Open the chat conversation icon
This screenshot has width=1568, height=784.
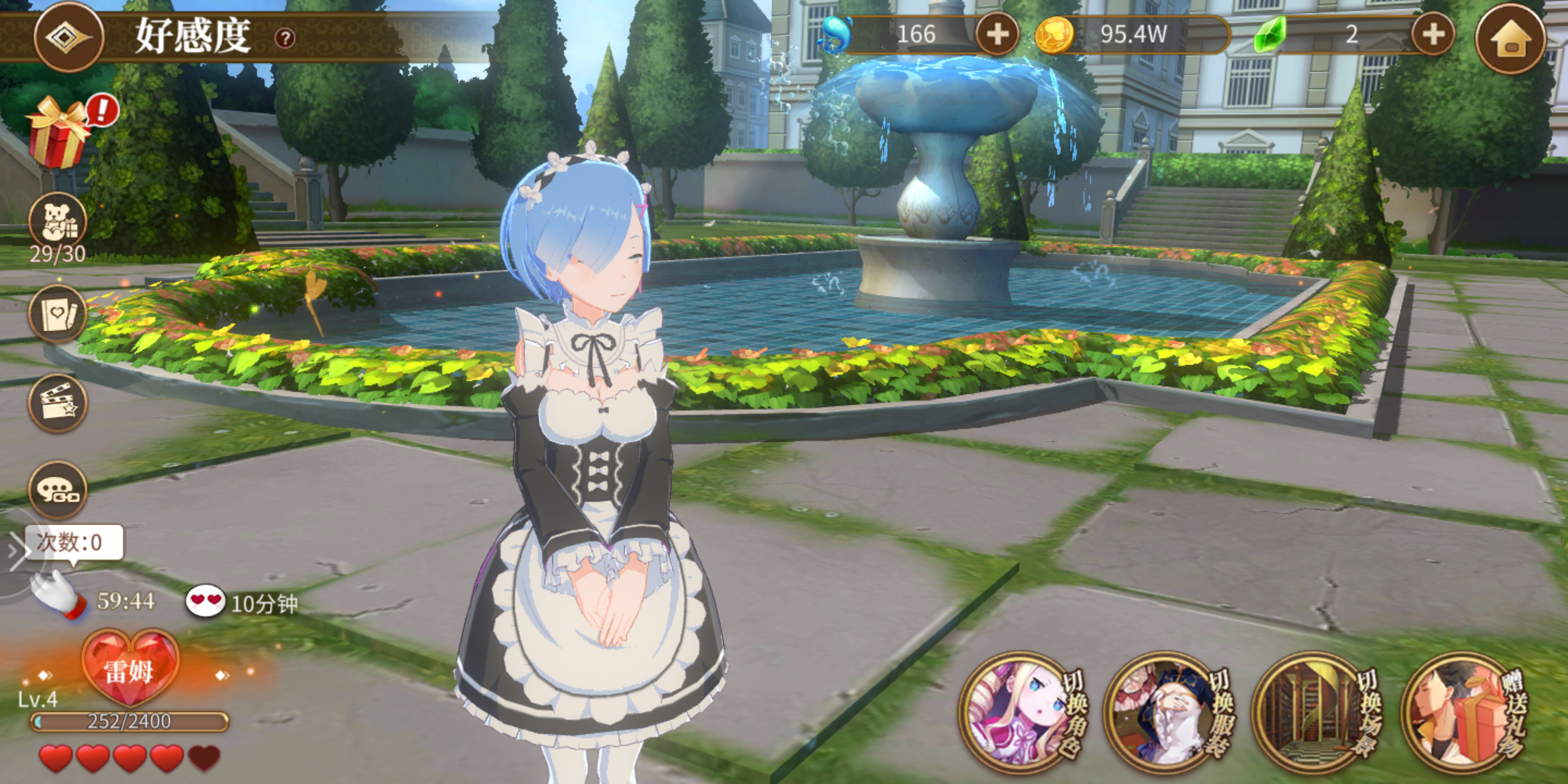[x=58, y=490]
